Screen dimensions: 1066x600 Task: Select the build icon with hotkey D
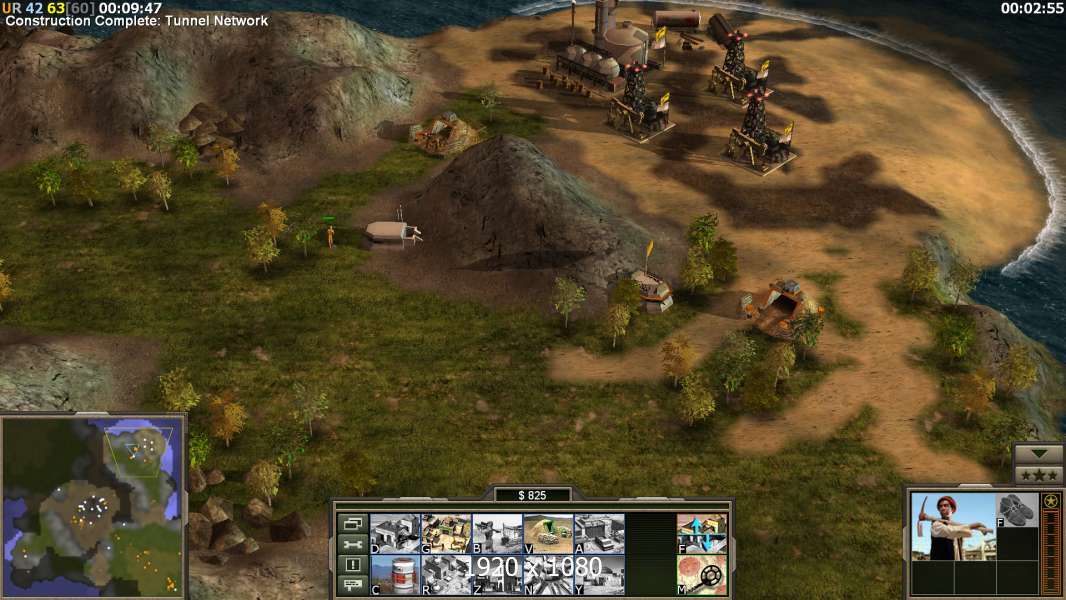point(395,533)
